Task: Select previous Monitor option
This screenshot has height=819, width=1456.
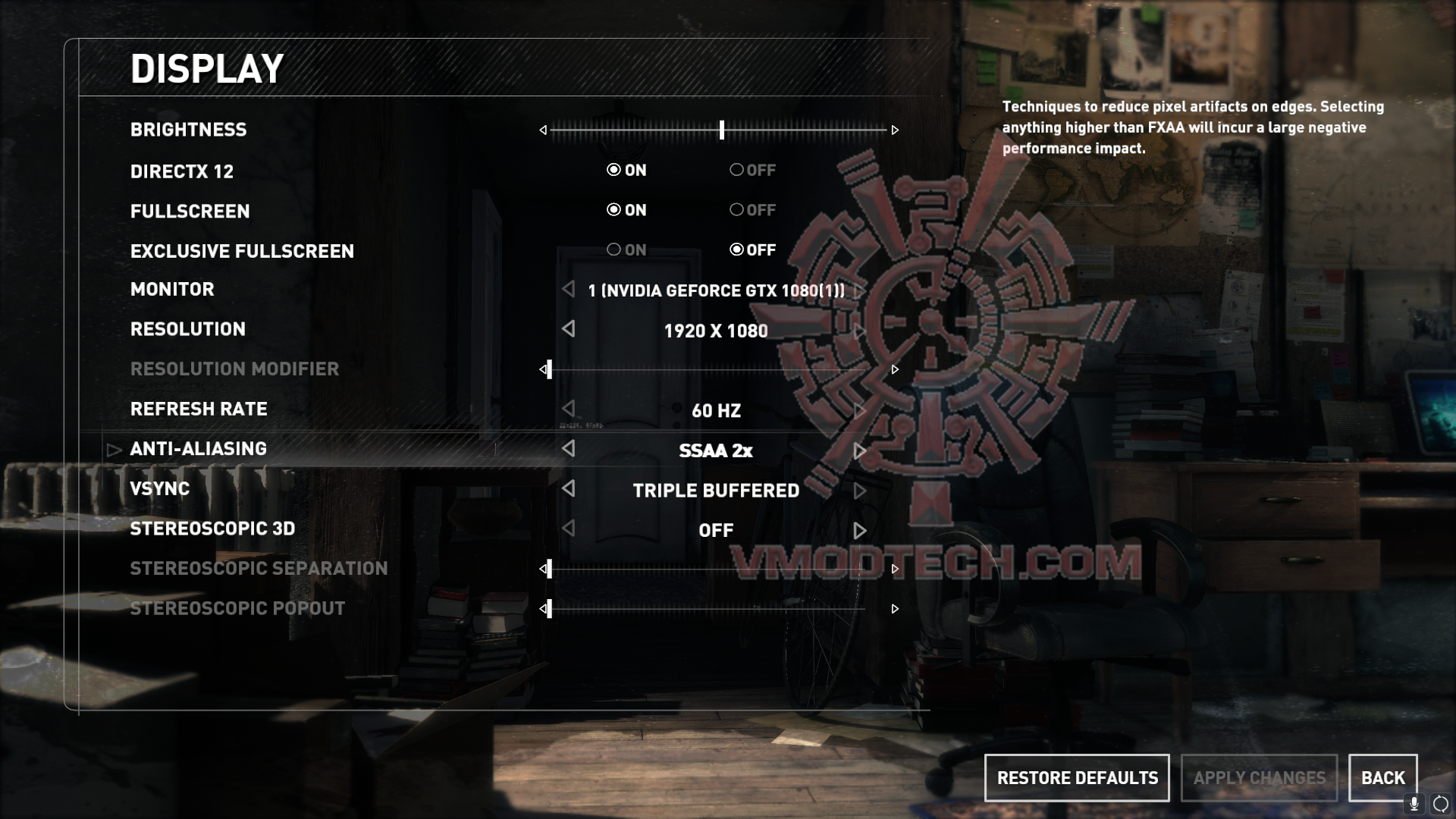Action: point(569,289)
